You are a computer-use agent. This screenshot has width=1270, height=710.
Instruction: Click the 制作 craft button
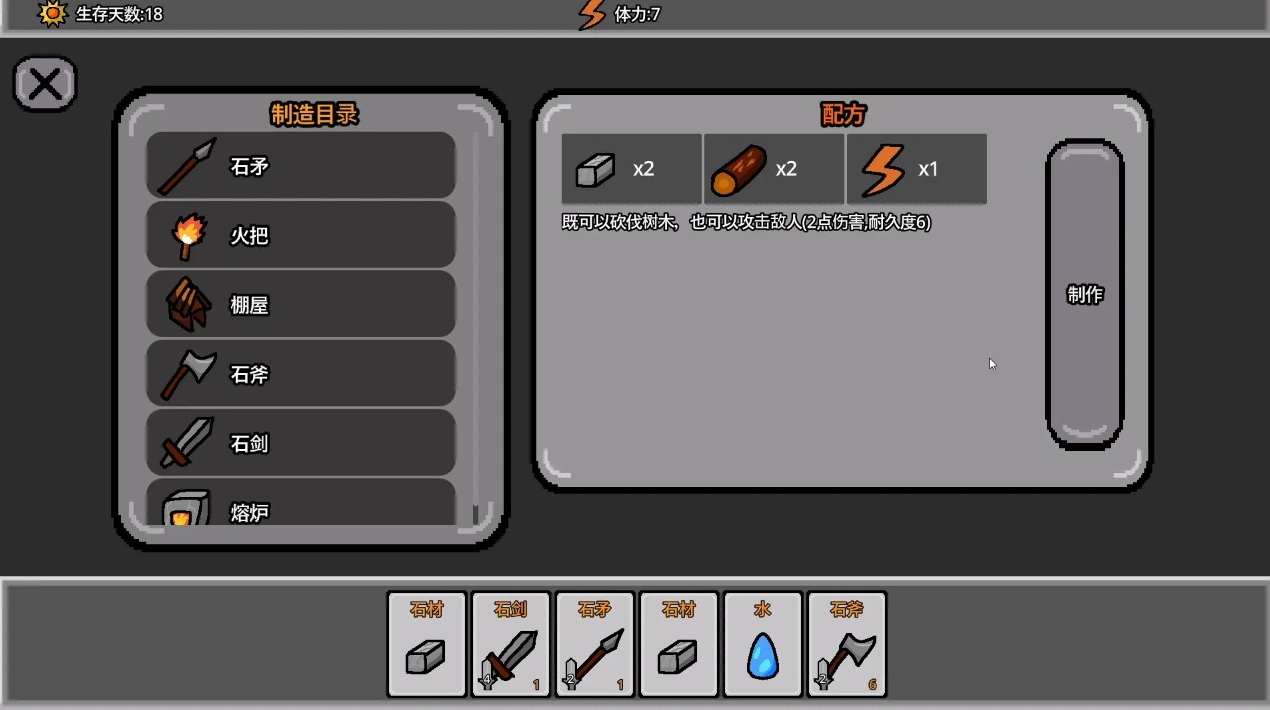1085,294
